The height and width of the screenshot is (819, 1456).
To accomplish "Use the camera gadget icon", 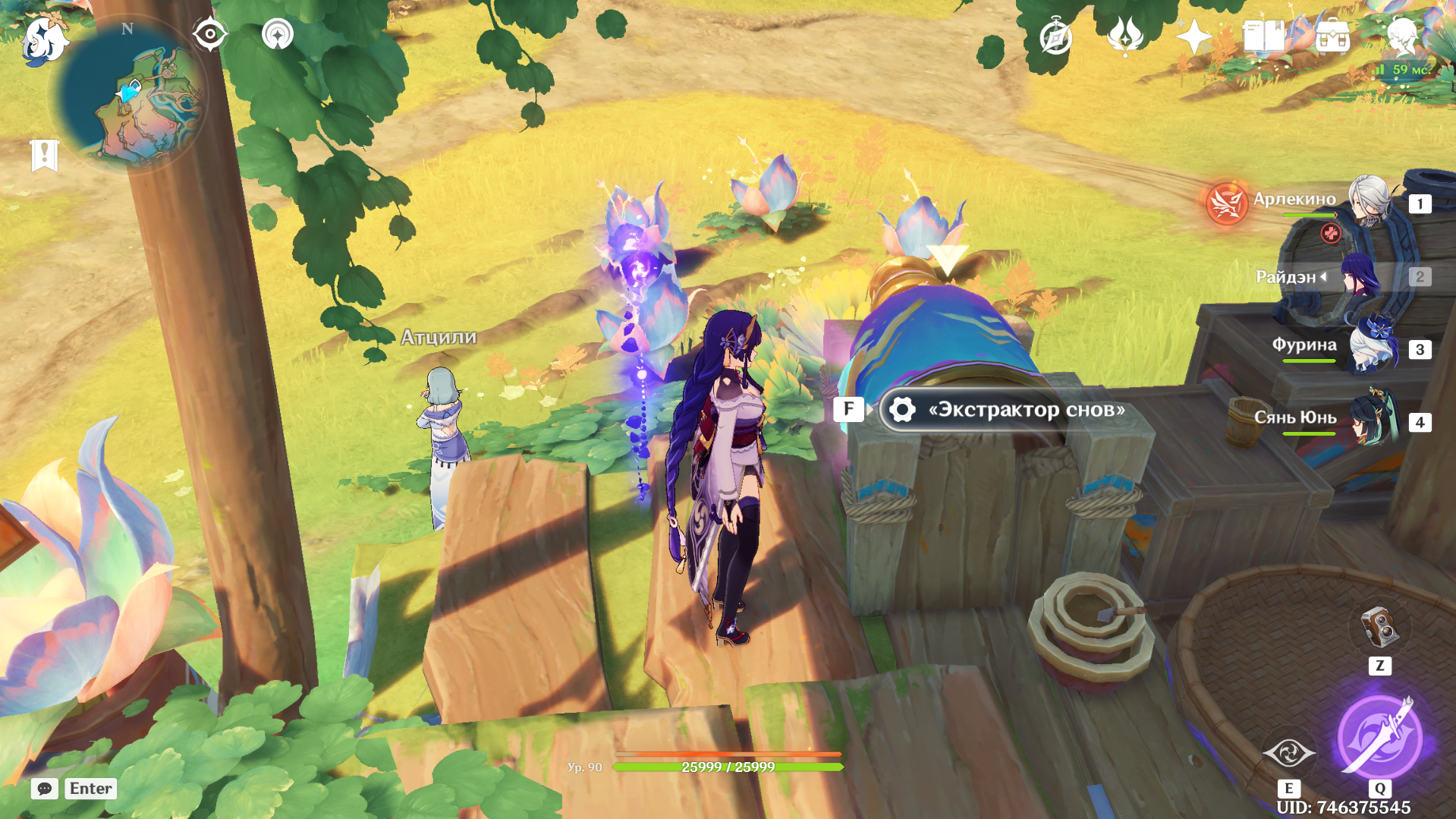I will pyautogui.click(x=1379, y=628).
